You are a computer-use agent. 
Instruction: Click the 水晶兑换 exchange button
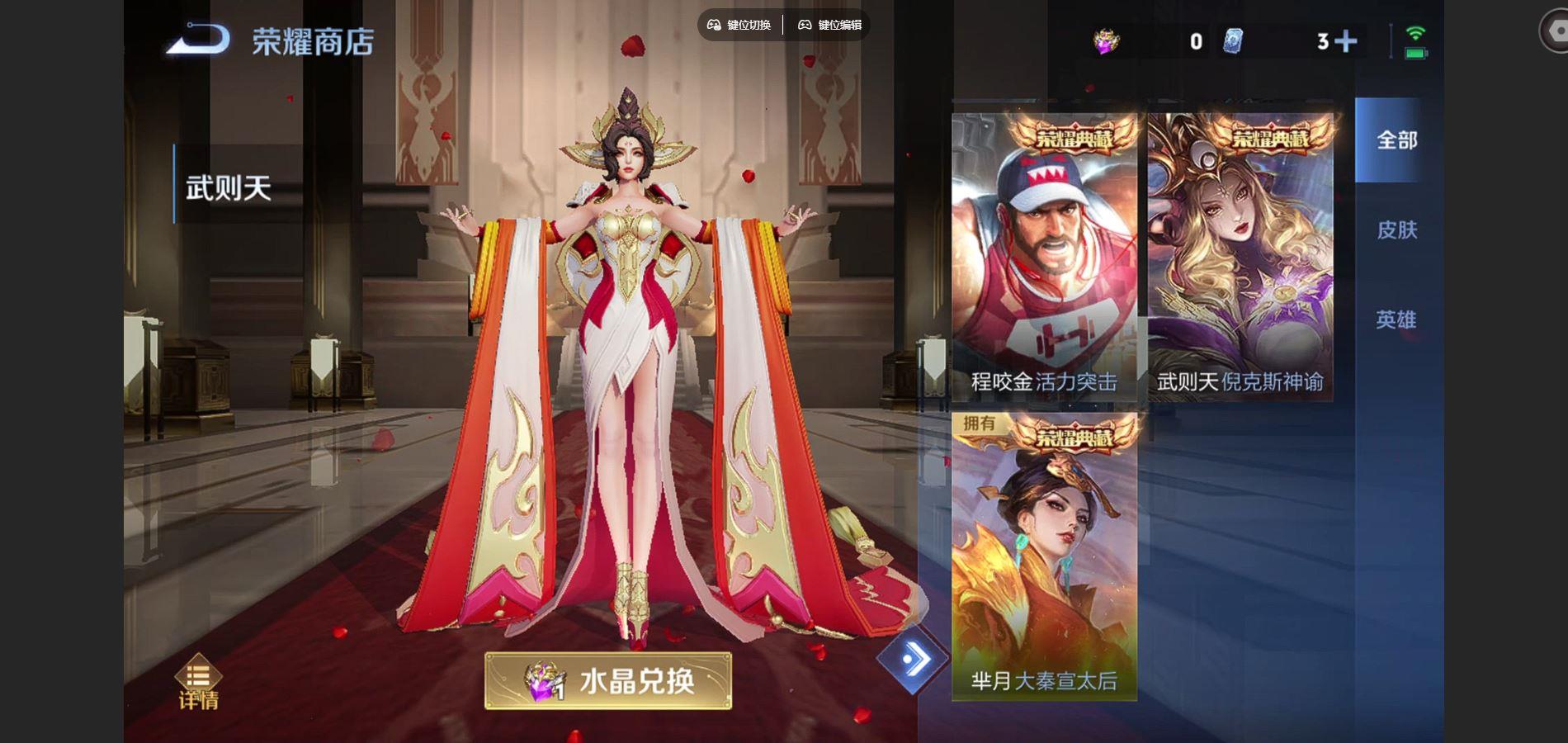(608, 681)
